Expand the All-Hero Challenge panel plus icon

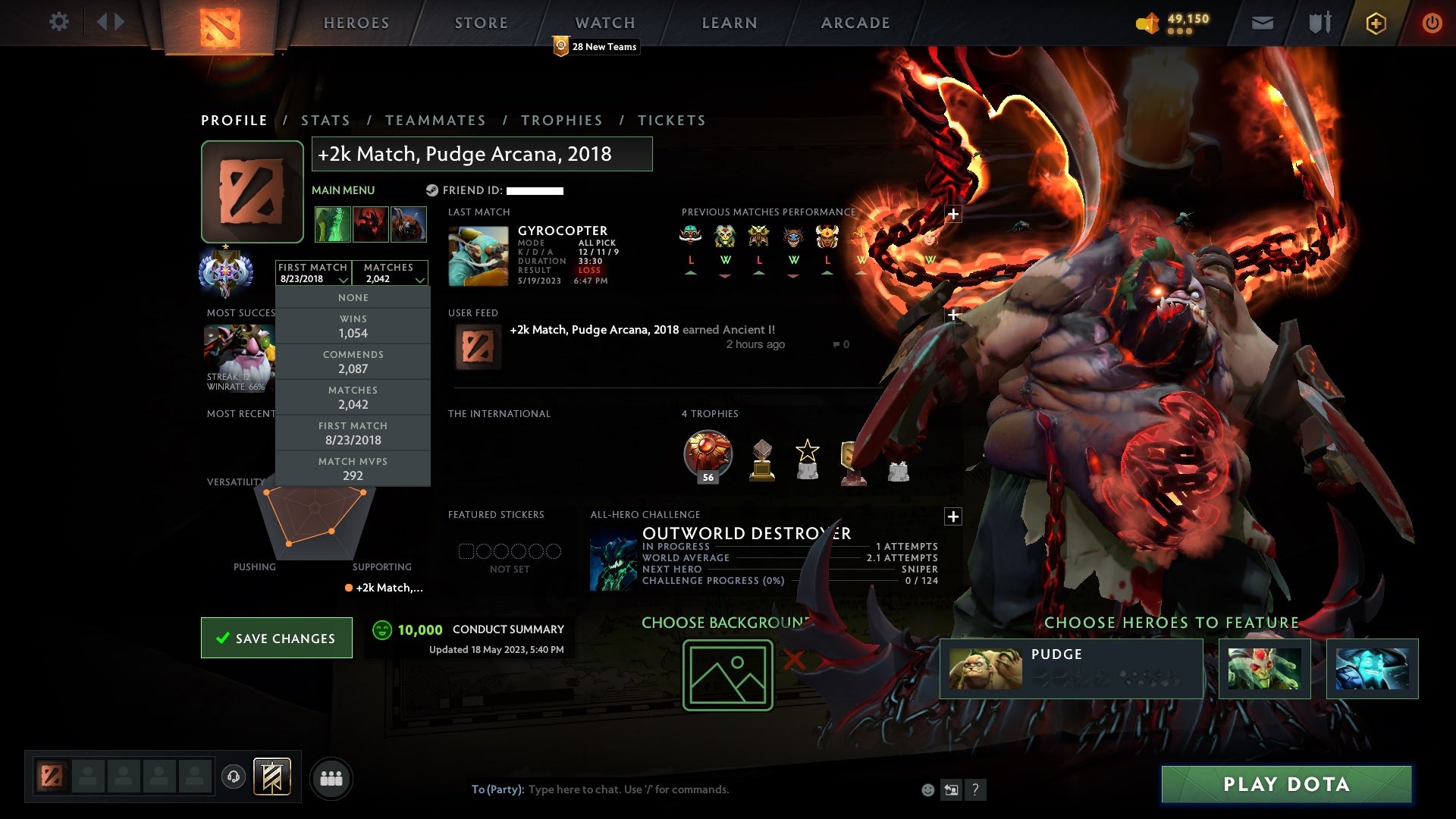click(953, 516)
